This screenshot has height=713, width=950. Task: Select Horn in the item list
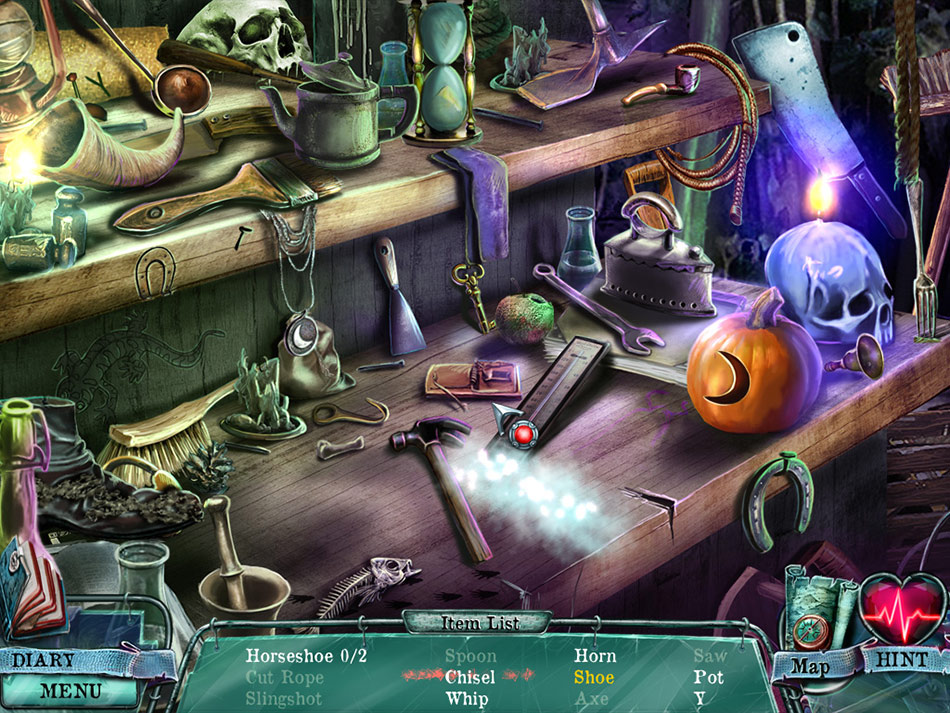pos(595,656)
